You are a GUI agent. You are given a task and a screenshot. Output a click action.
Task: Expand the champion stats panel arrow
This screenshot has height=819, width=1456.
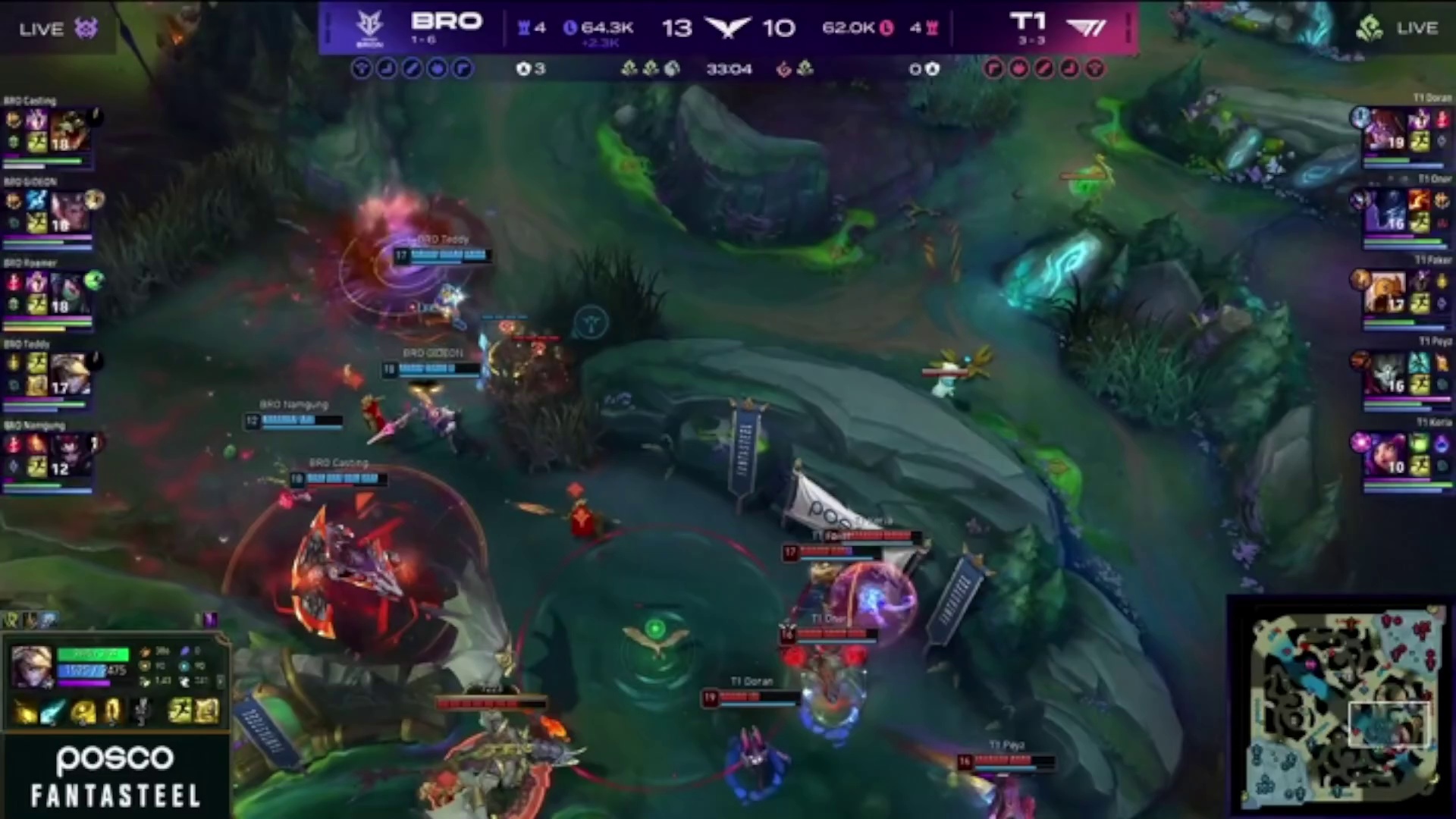[x=221, y=680]
